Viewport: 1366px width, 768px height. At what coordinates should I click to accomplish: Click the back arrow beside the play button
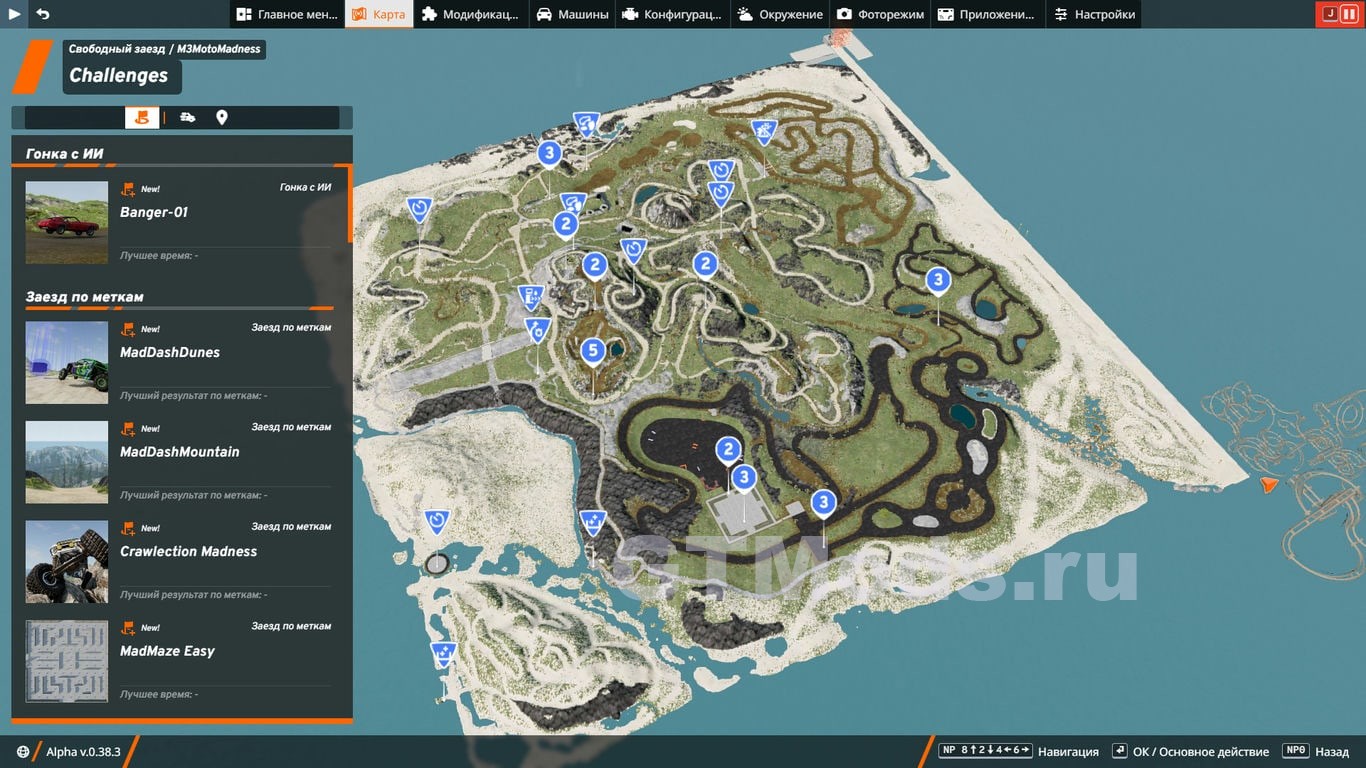[x=42, y=14]
